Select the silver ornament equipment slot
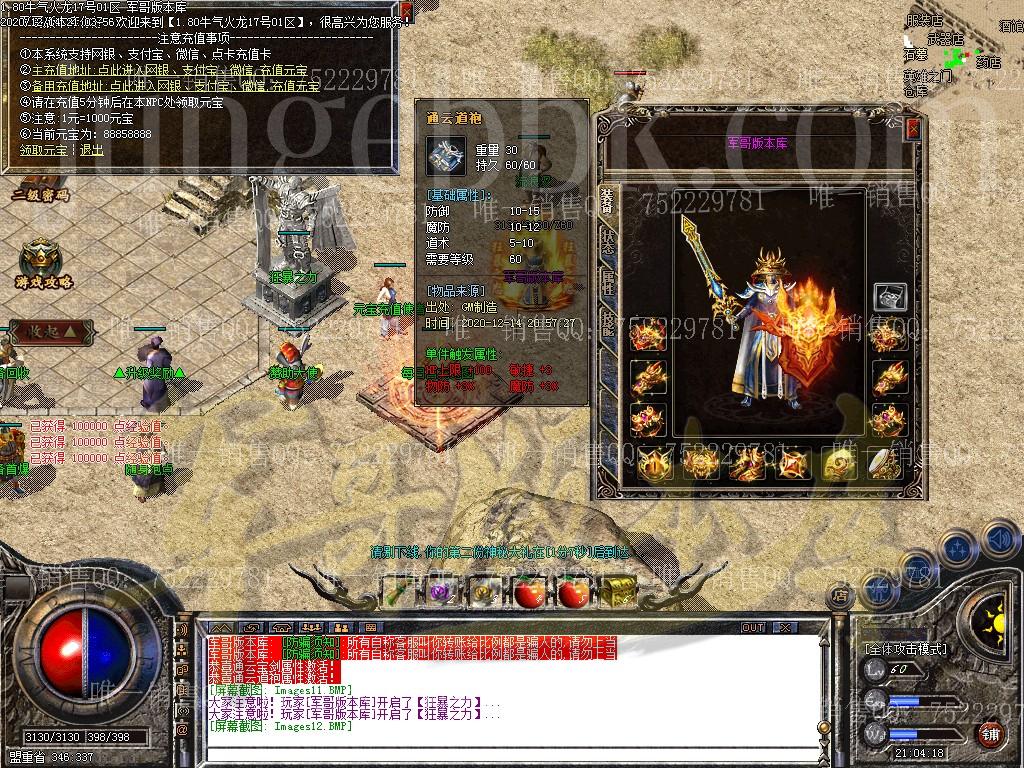 pyautogui.click(x=889, y=297)
